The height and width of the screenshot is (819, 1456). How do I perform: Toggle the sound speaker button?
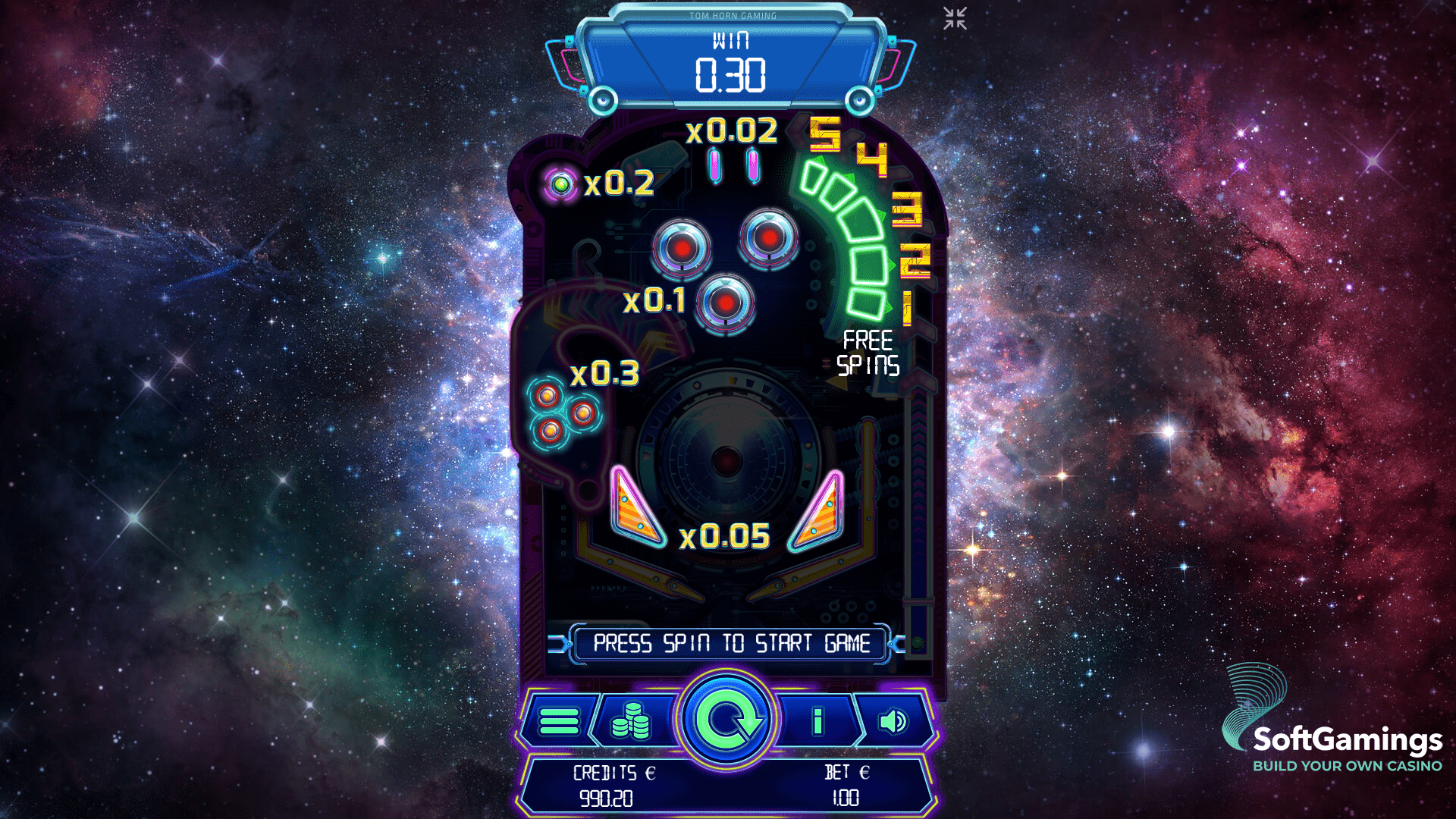[893, 720]
